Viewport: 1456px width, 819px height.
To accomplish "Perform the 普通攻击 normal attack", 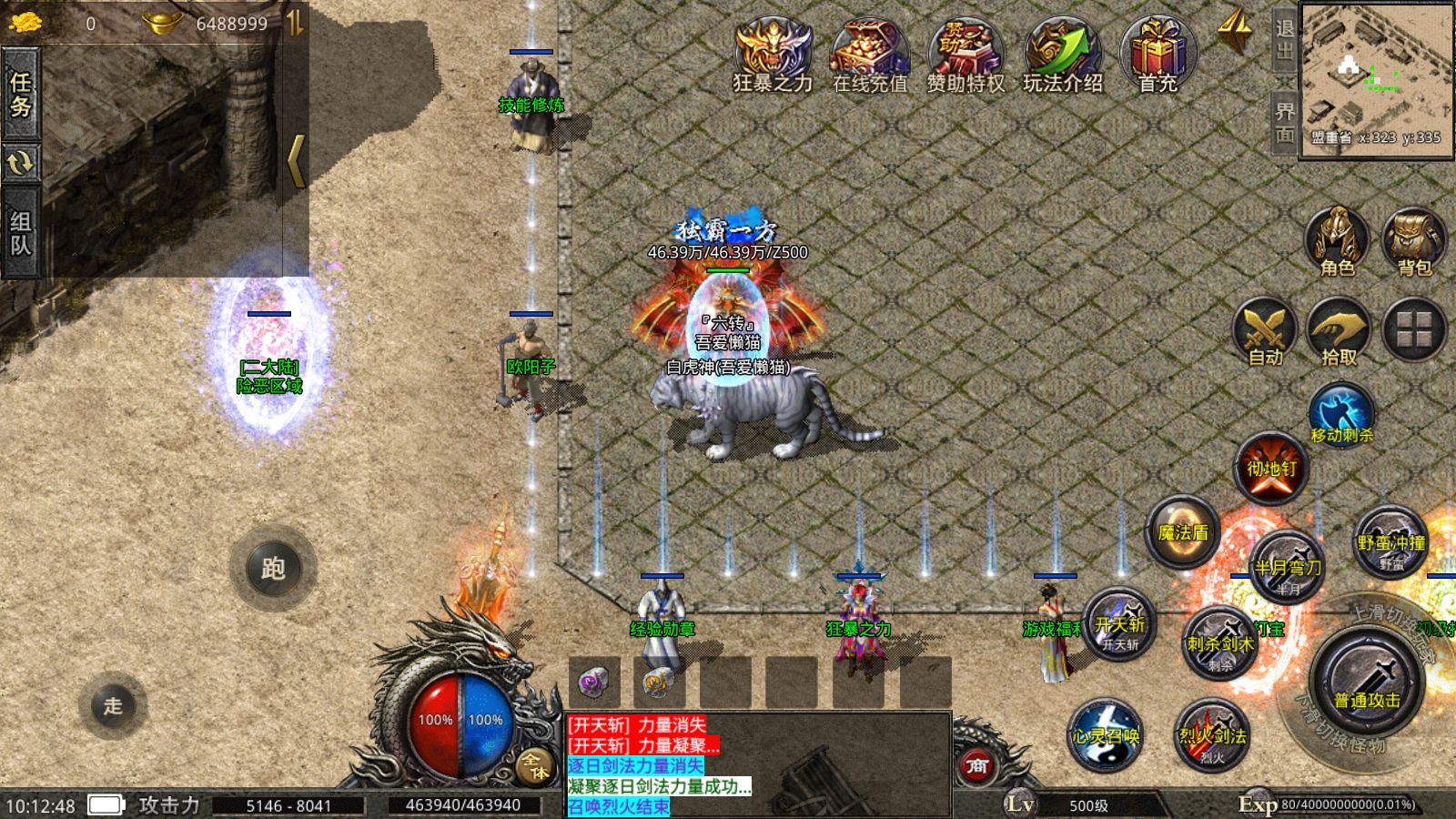I will (x=1366, y=683).
